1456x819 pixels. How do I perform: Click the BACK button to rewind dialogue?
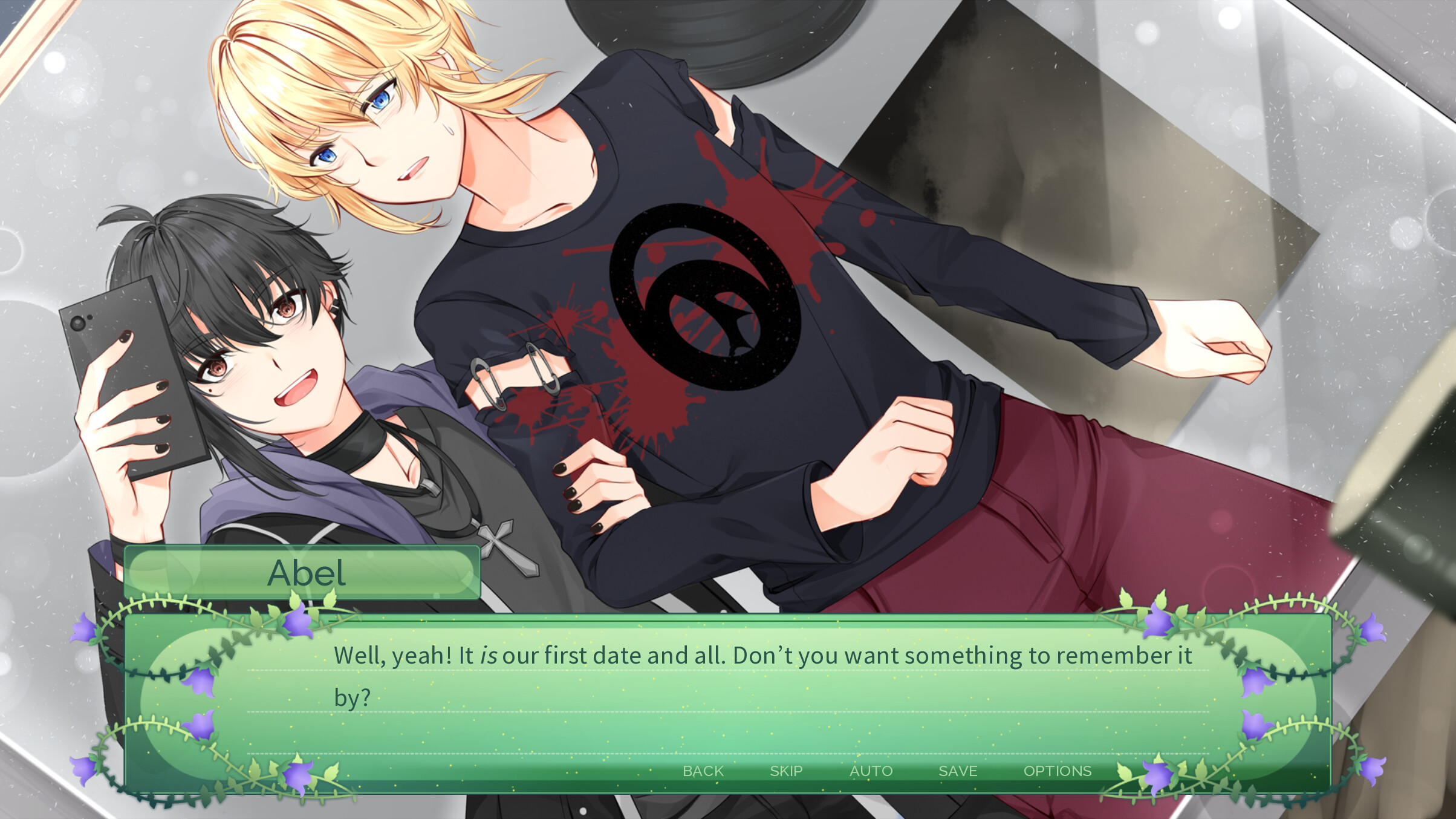(x=703, y=771)
